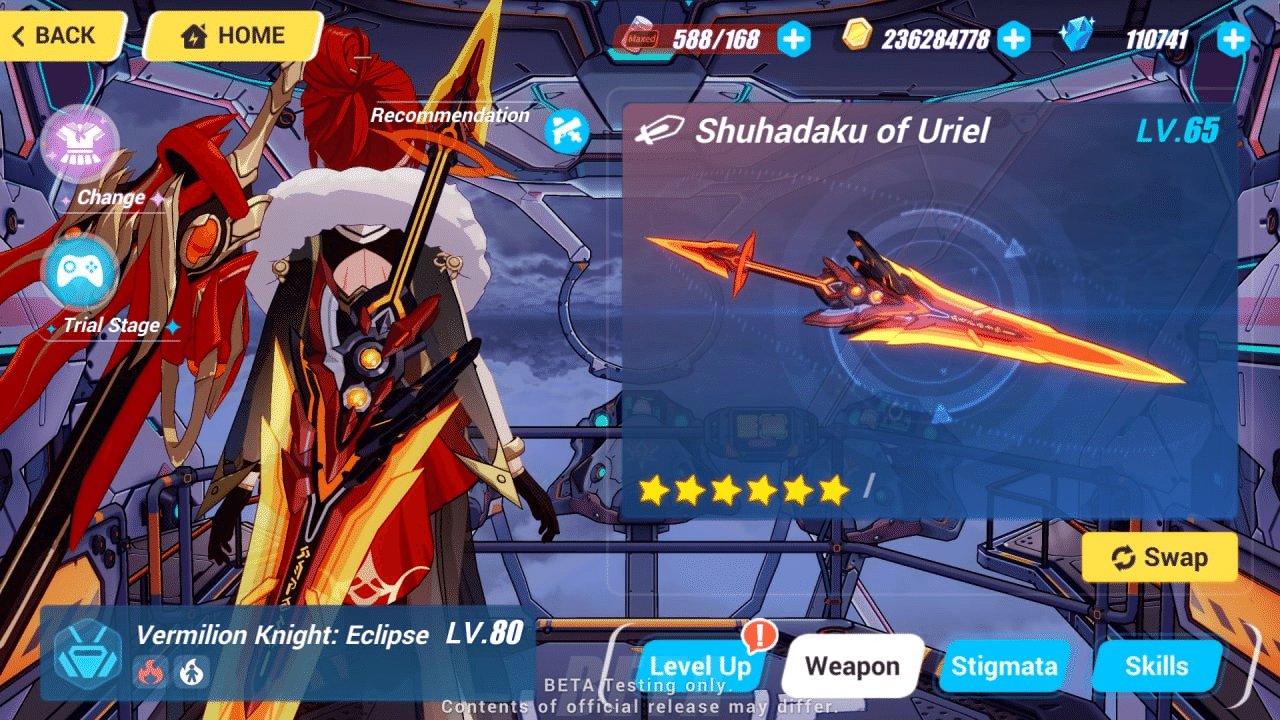
Task: Purchase coins via the plus icon
Action: [x=1013, y=39]
